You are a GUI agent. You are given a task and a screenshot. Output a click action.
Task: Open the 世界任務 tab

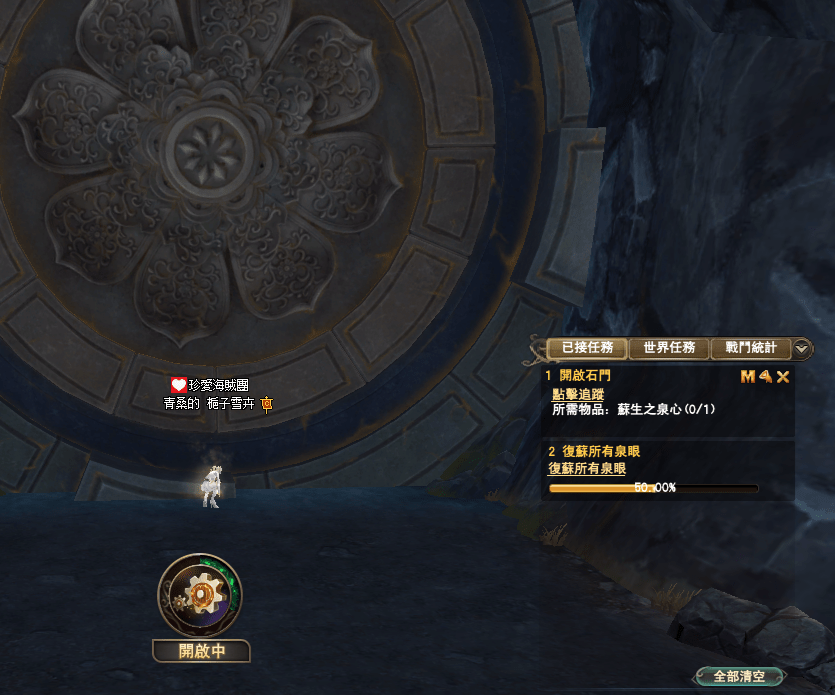[x=669, y=349]
